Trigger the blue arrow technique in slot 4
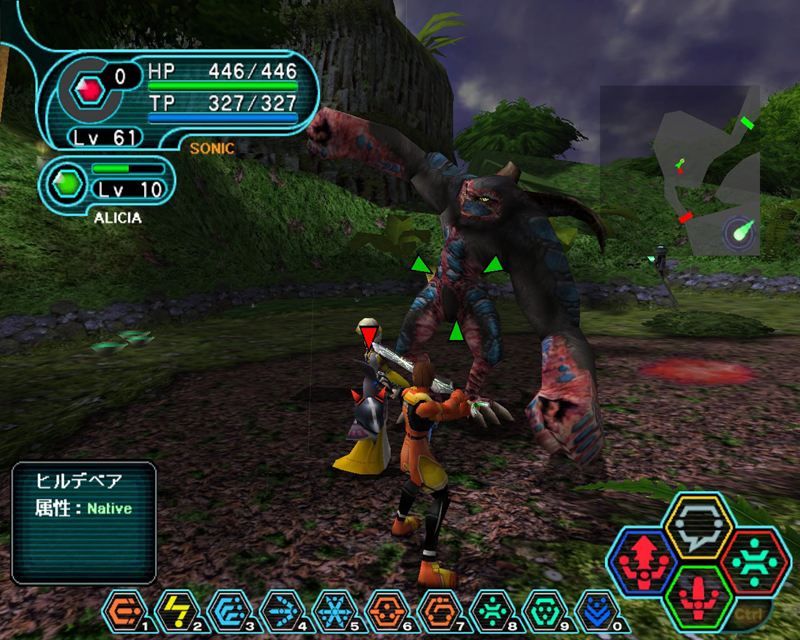This screenshot has height=640, width=800. coord(280,609)
